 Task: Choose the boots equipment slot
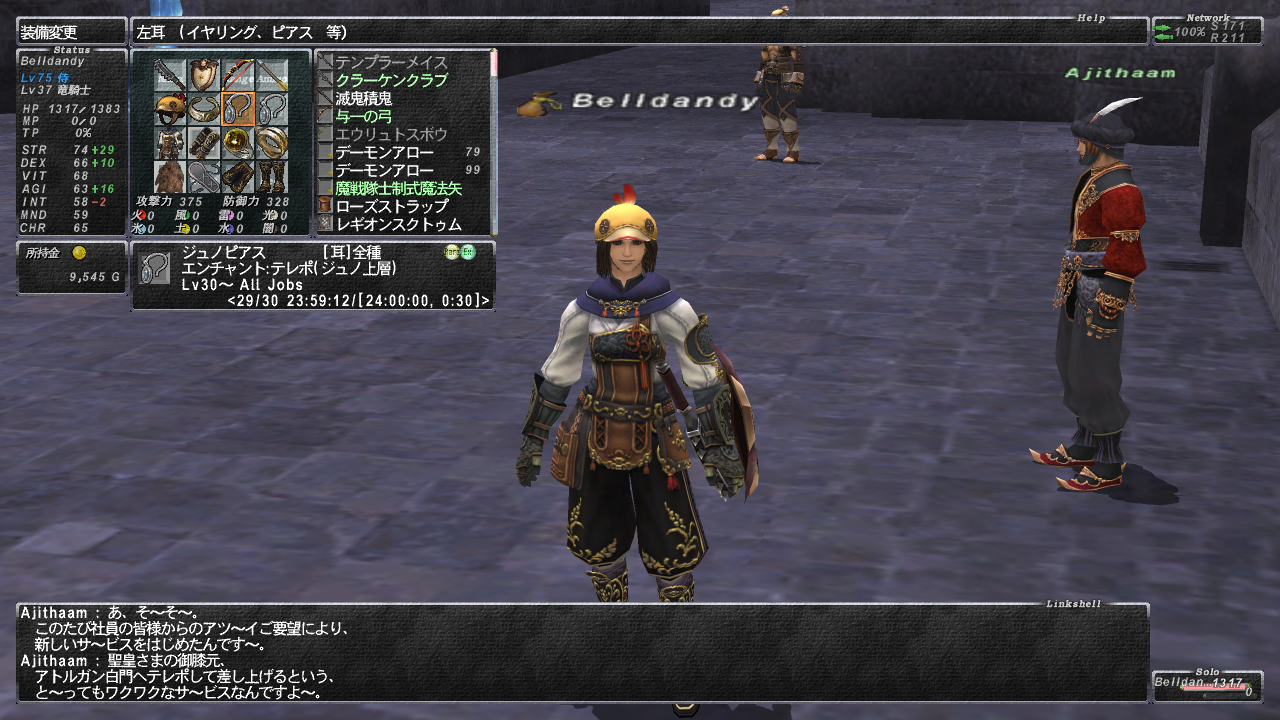(272, 177)
